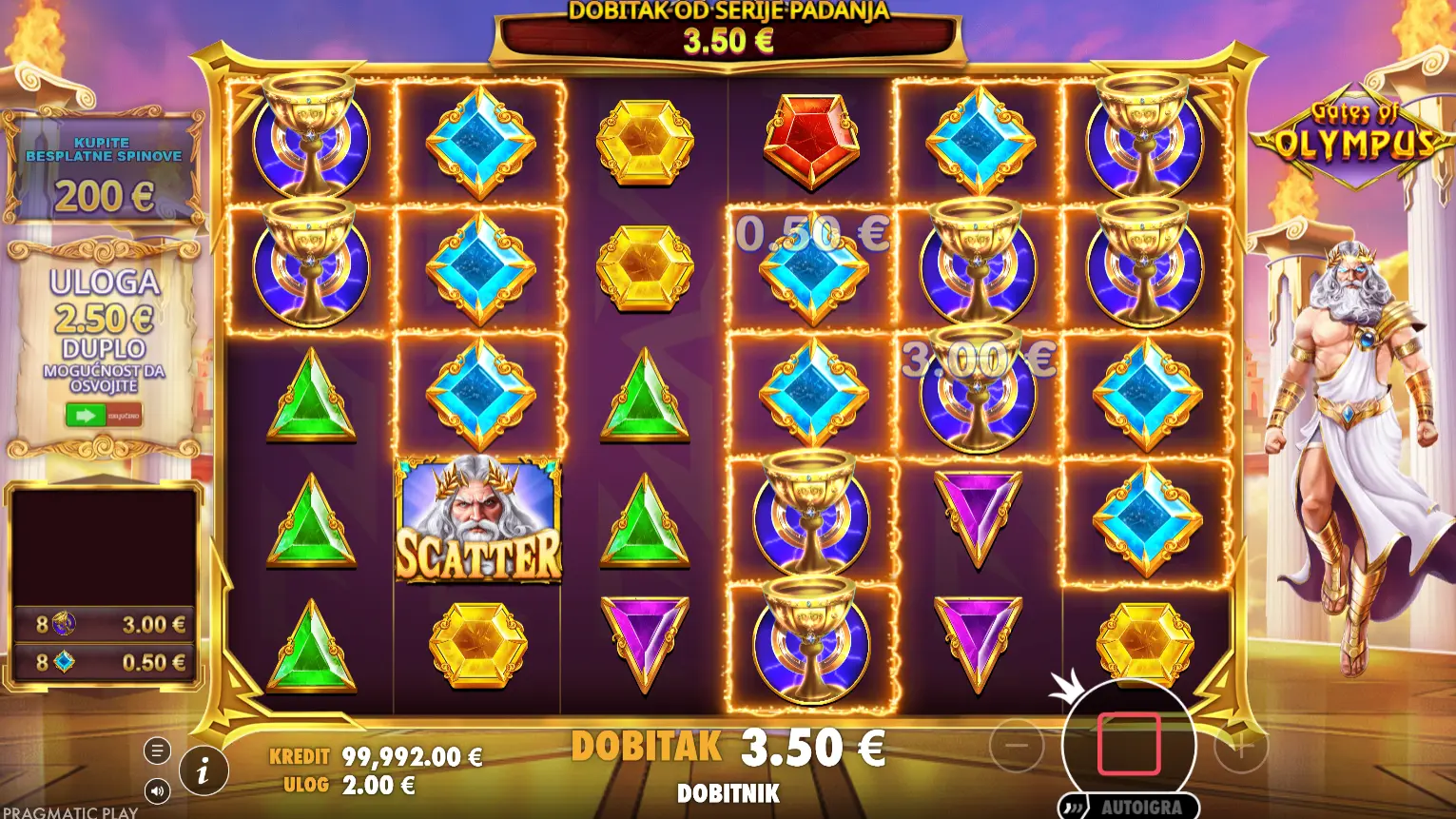Open the game info button
Screen dimensions: 1456x819
(x=203, y=770)
